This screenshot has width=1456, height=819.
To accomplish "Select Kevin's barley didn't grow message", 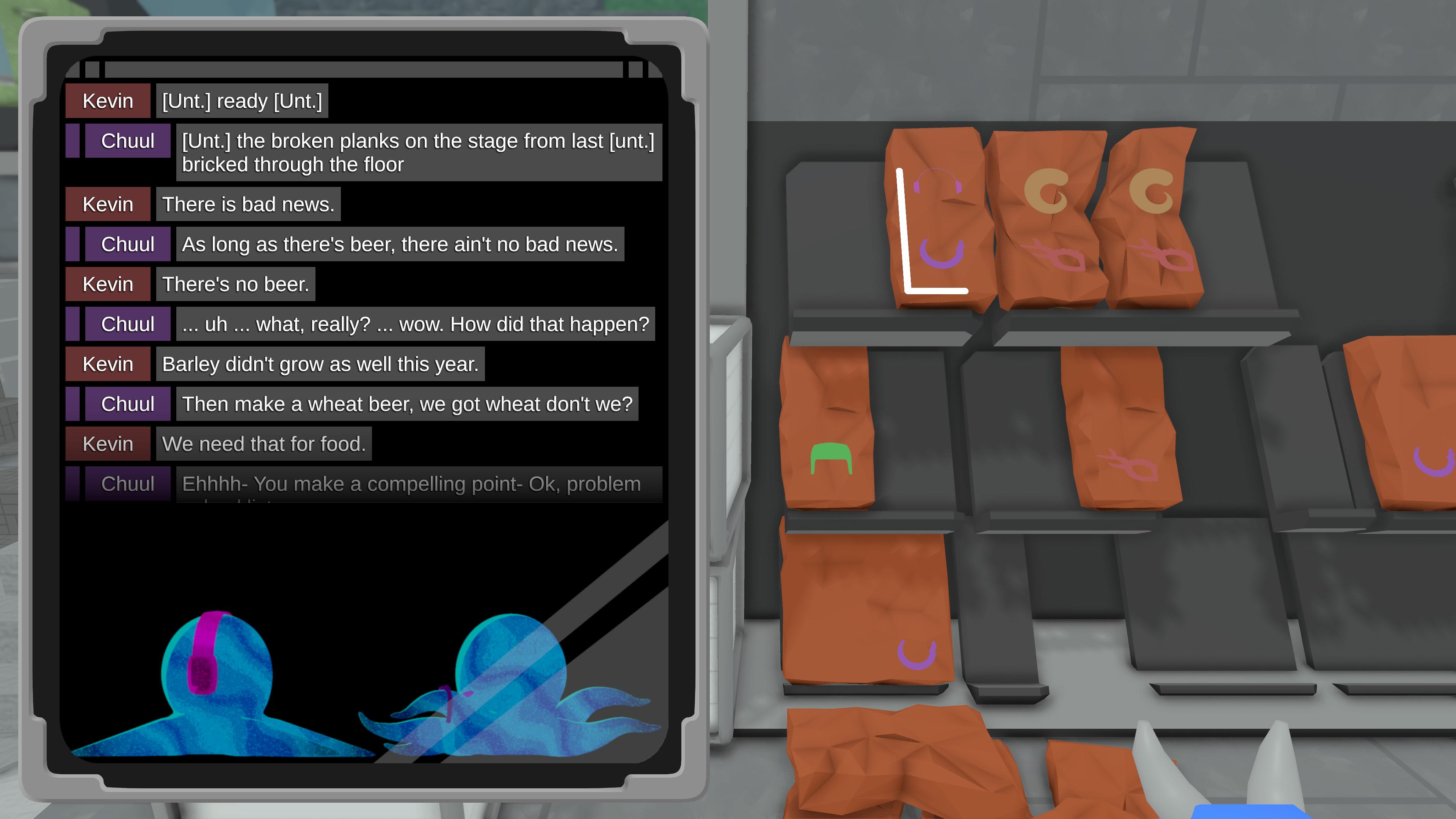I will pyautogui.click(x=320, y=364).
